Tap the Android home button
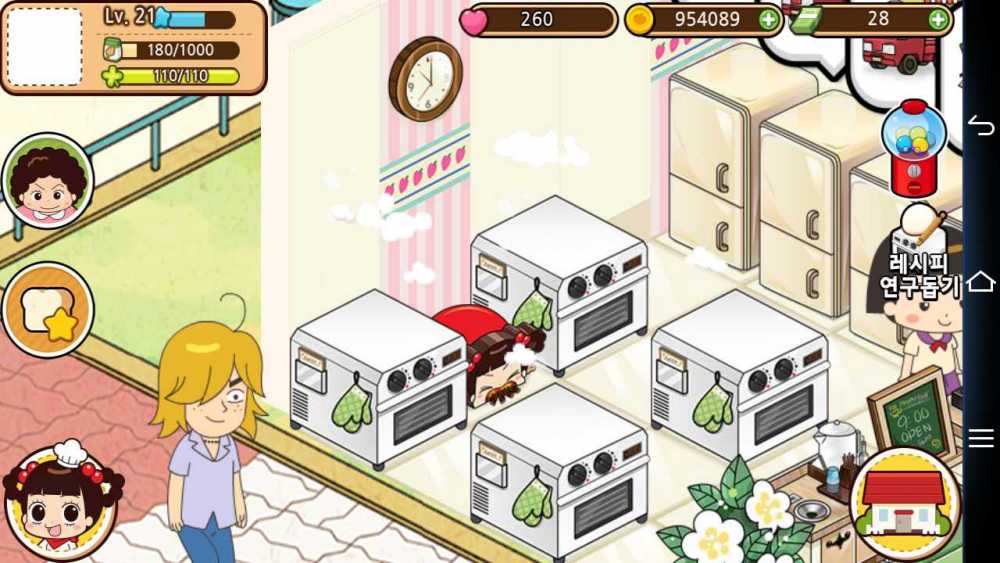 pyautogui.click(x=981, y=281)
